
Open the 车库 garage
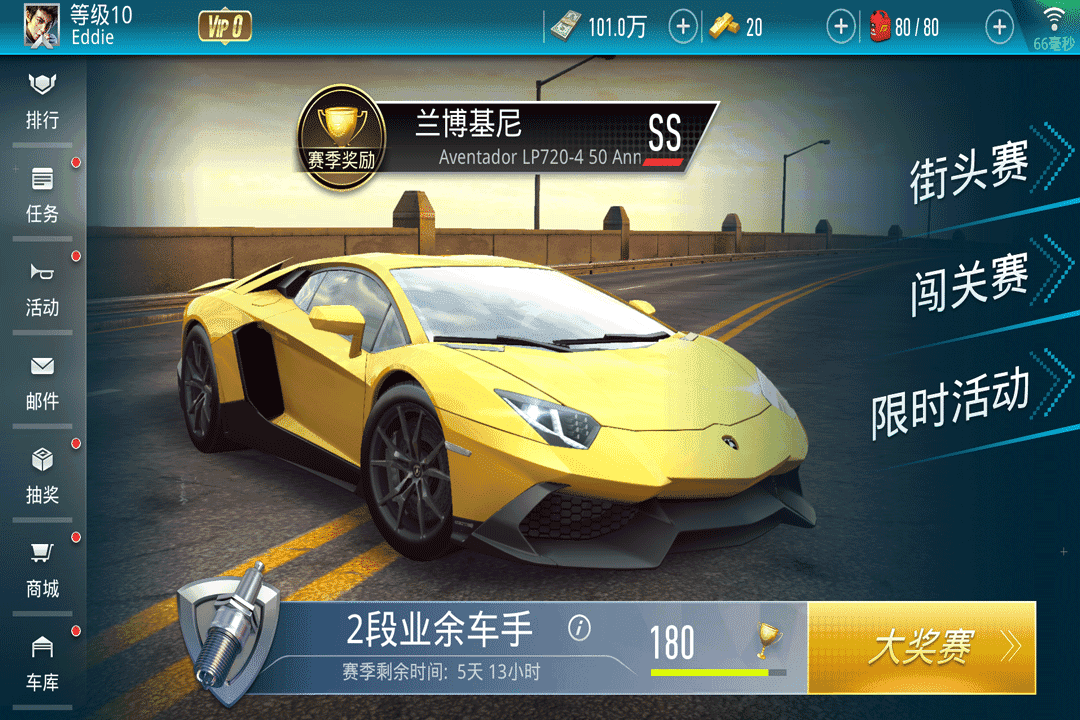click(42, 664)
